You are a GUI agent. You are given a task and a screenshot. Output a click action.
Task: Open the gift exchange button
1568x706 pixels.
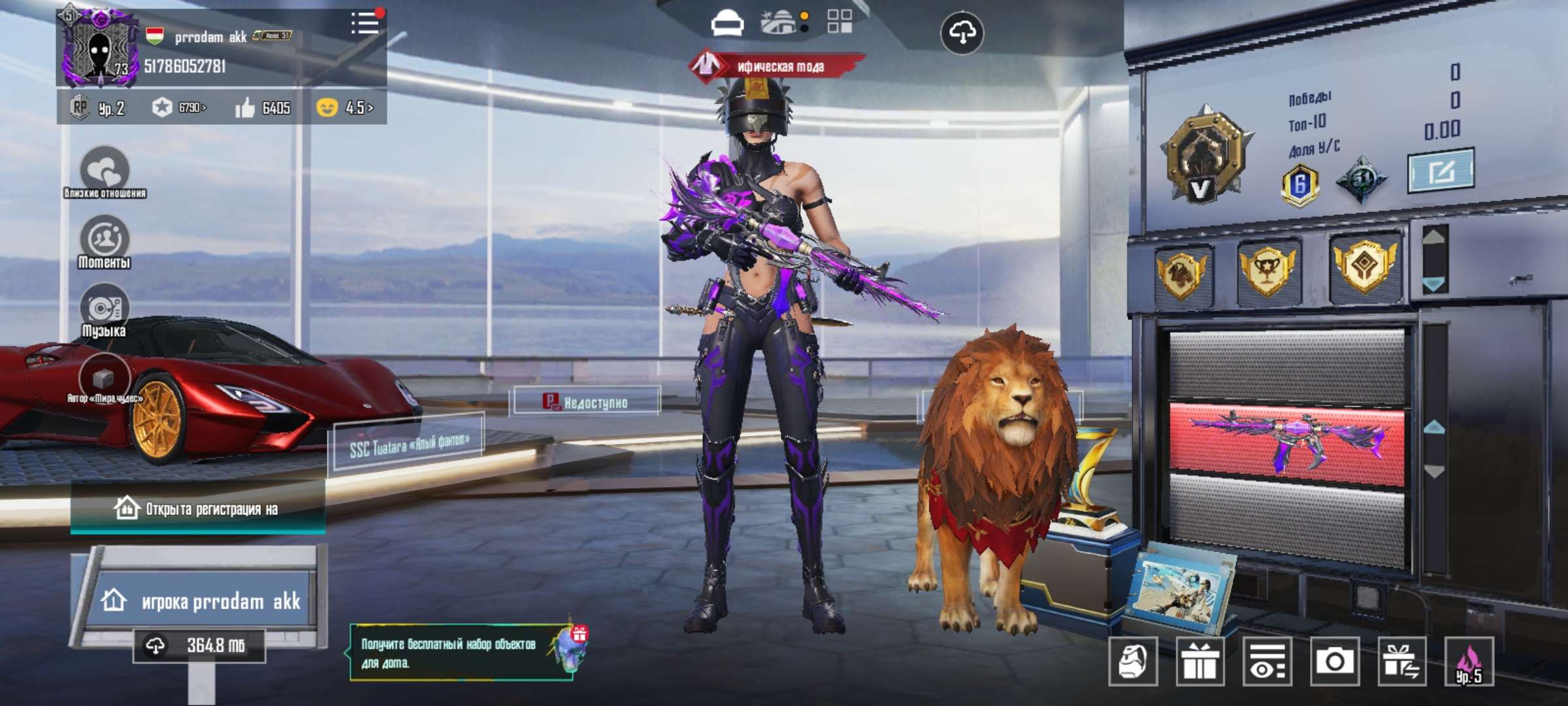(1401, 662)
